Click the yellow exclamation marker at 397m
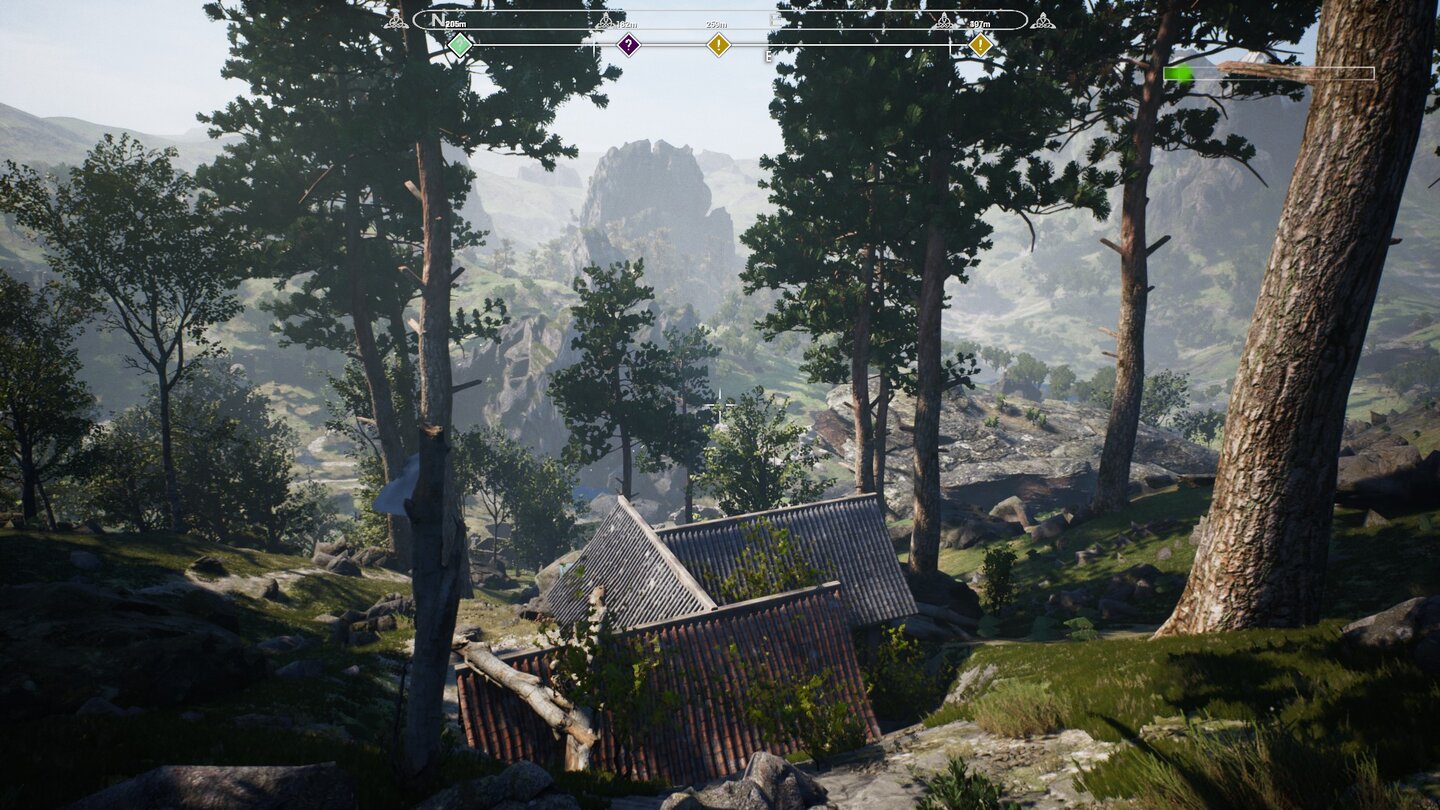 pos(981,45)
